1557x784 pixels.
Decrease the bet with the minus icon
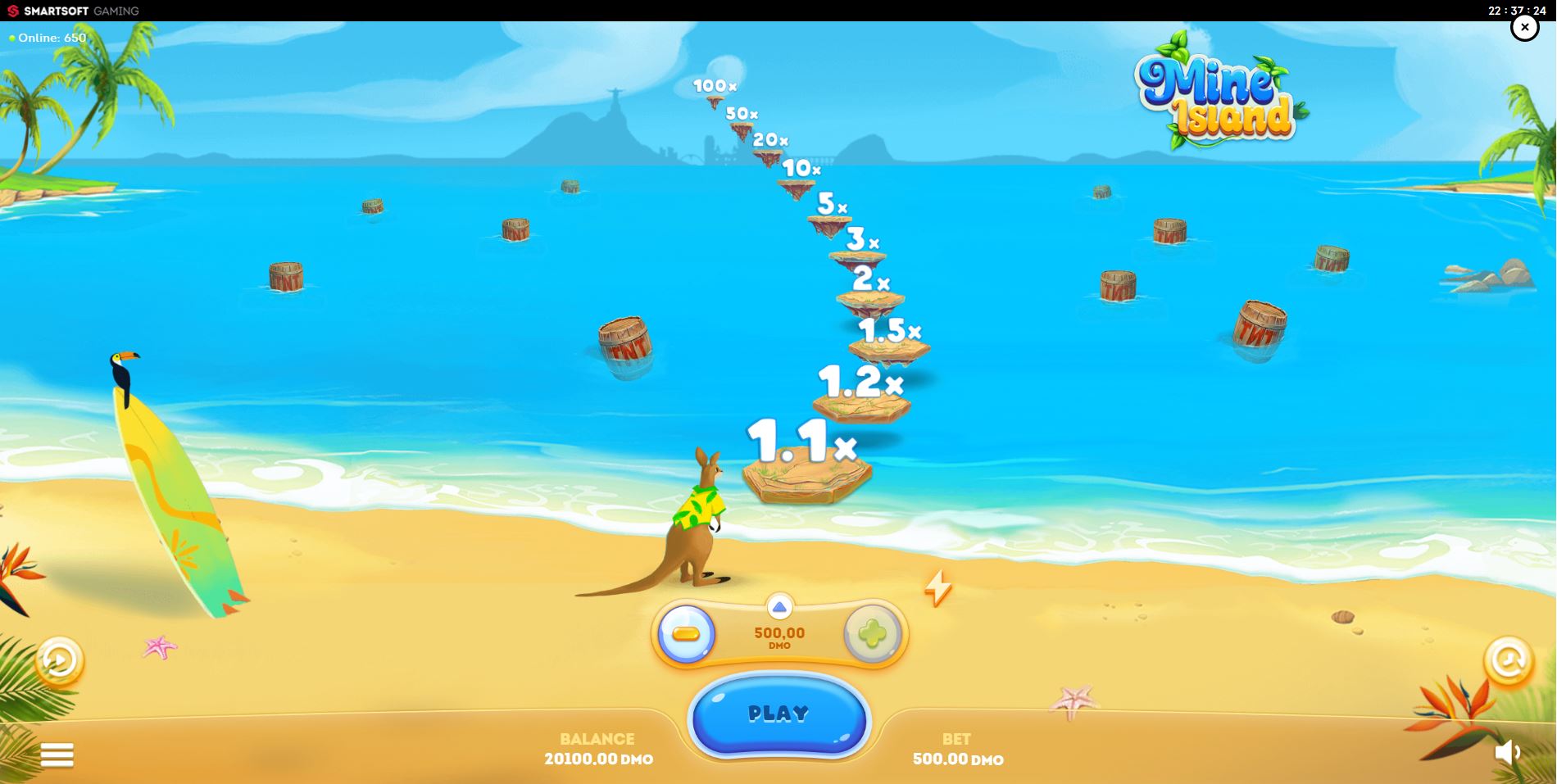685,632
